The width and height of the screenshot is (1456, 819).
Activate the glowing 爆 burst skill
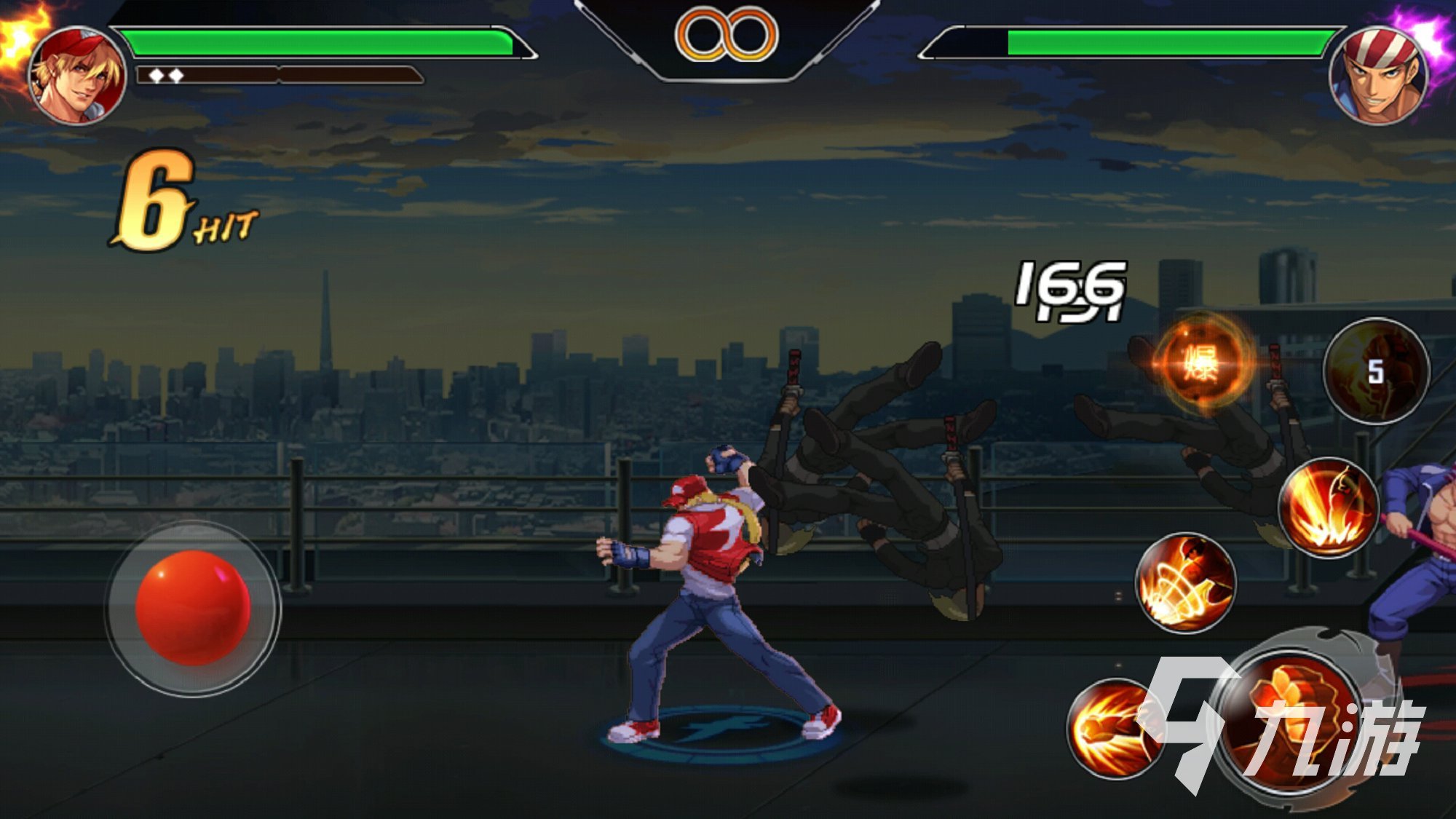[x=1202, y=362]
